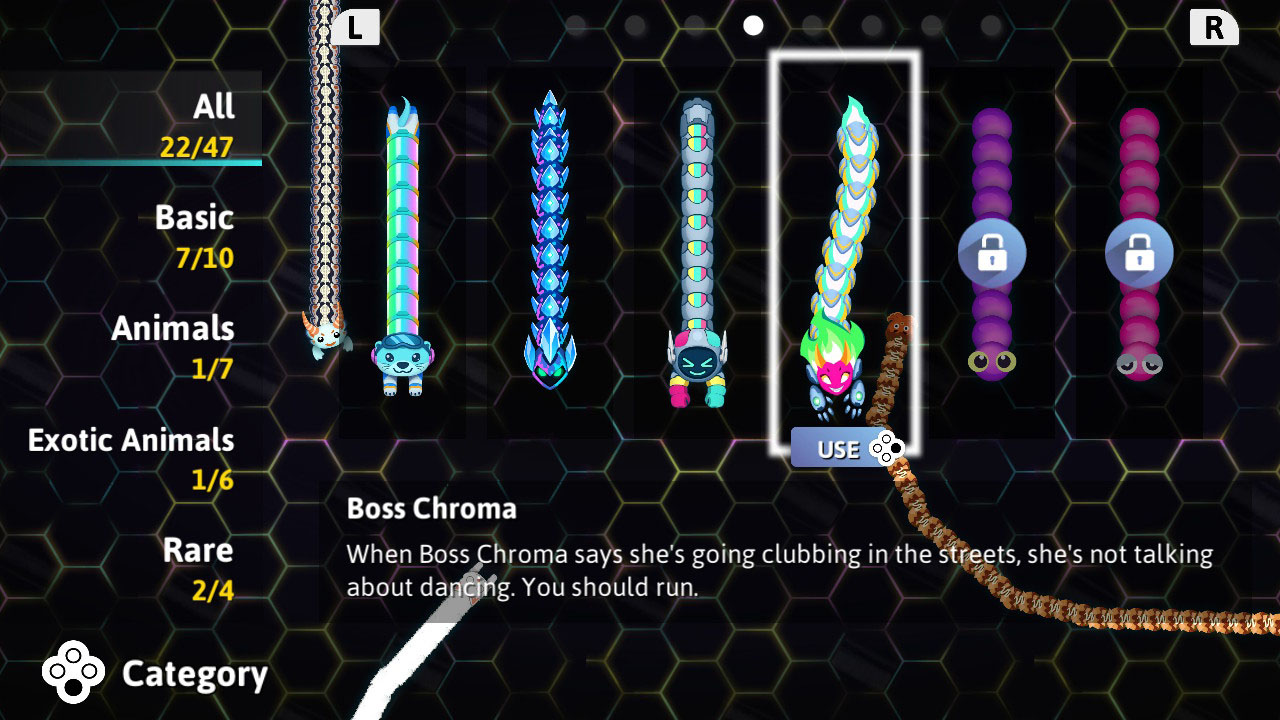Show the Rare skins category
The height and width of the screenshot is (720, 1280).
(199, 550)
